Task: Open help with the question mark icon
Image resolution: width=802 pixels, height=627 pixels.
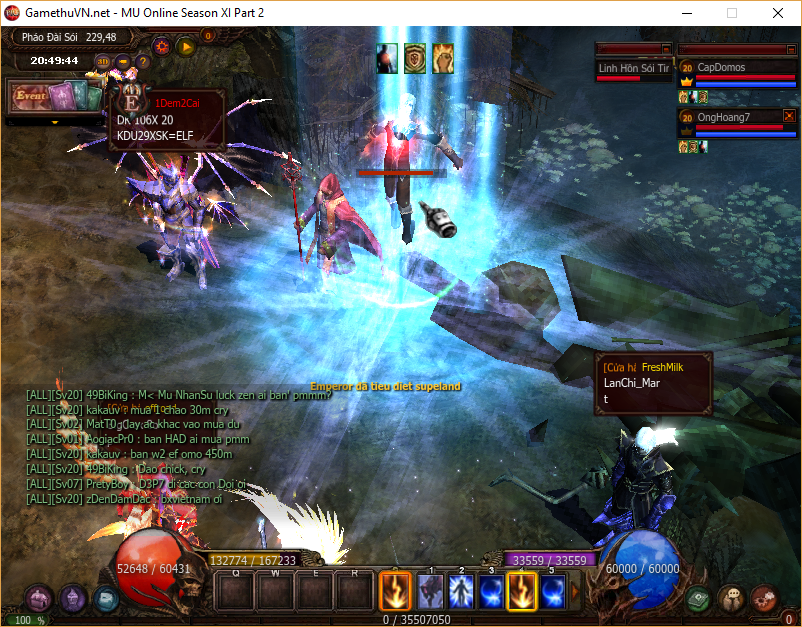Action: (143, 61)
